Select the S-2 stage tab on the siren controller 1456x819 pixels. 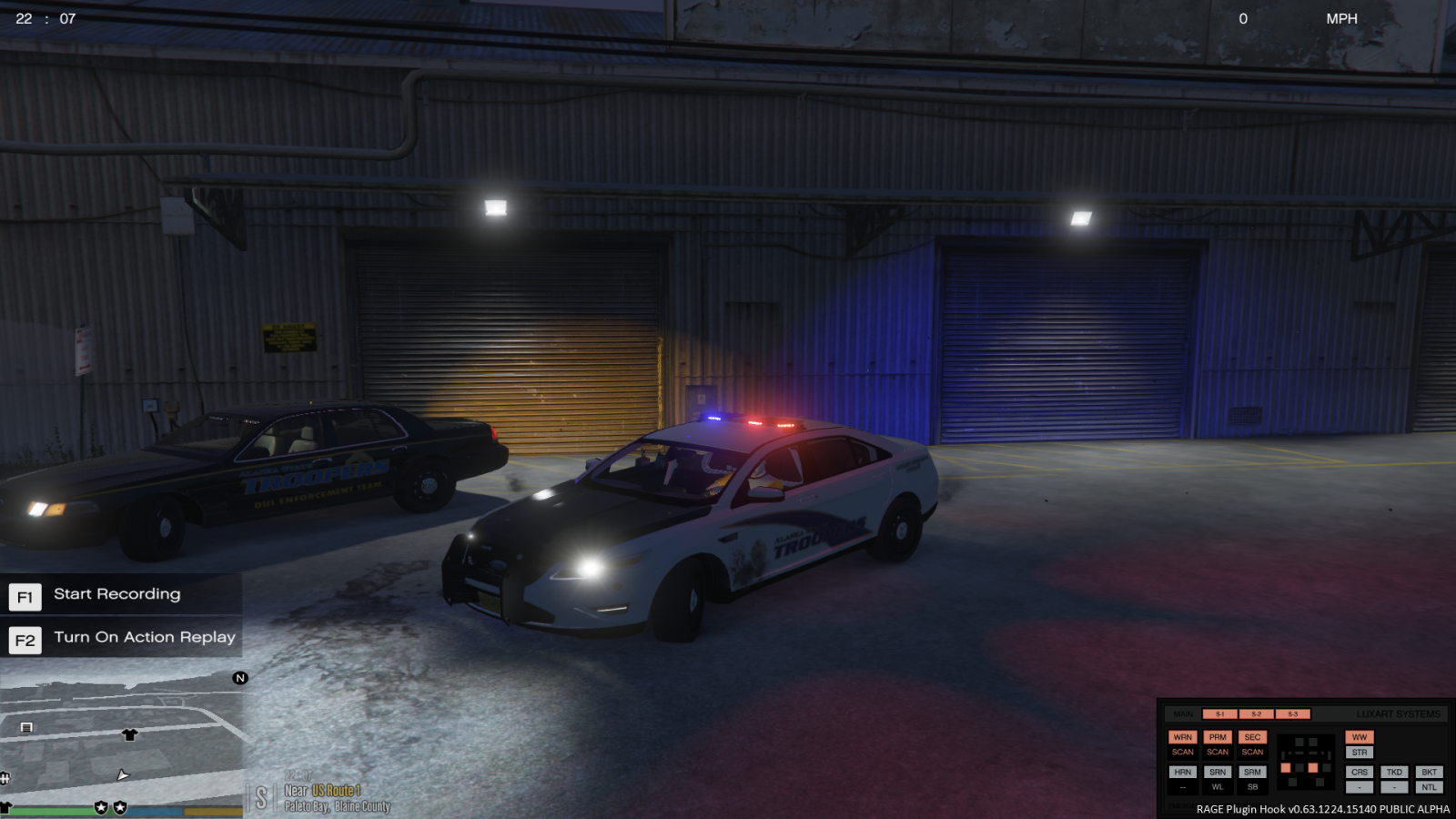click(1256, 713)
